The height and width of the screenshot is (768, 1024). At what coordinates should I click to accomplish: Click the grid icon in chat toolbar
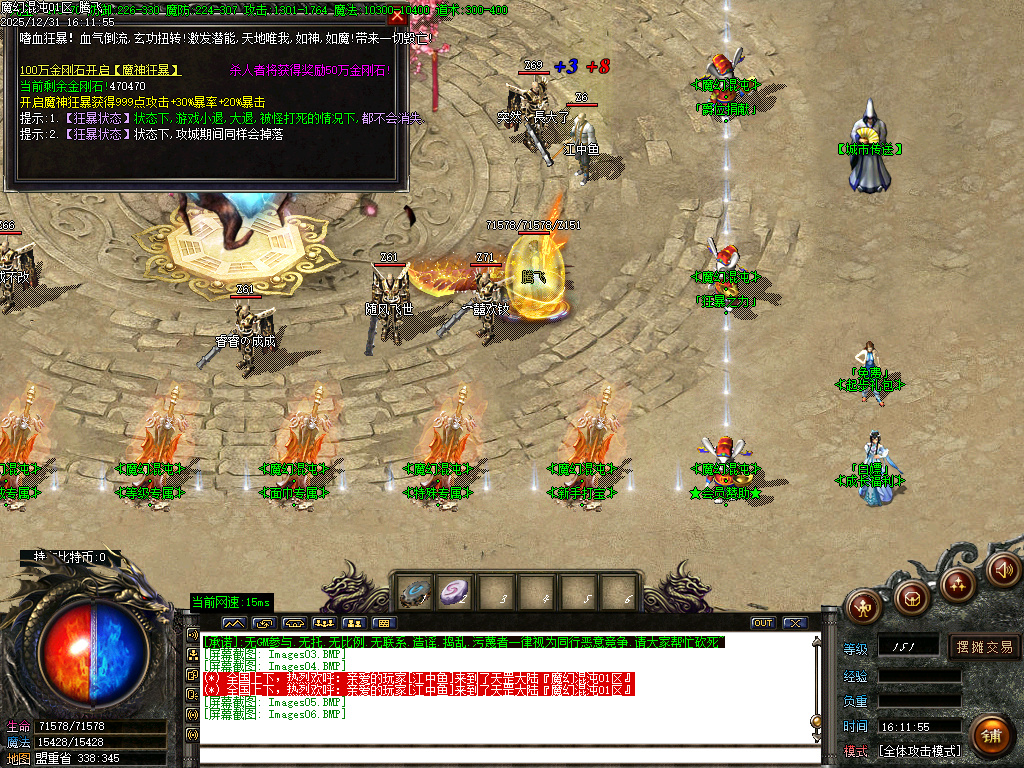(x=383, y=623)
